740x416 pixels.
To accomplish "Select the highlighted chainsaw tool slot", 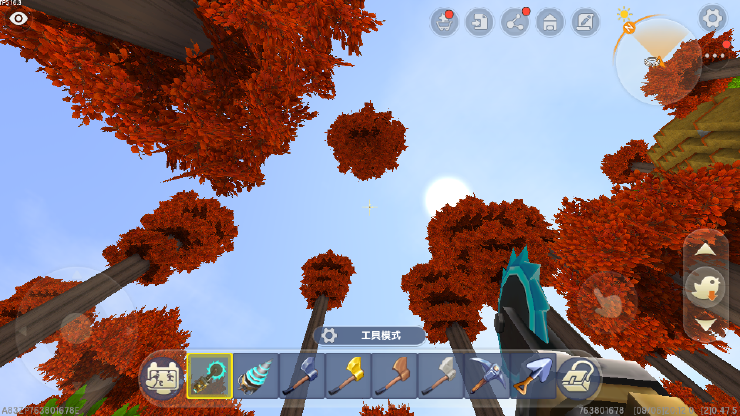I will coord(209,376).
